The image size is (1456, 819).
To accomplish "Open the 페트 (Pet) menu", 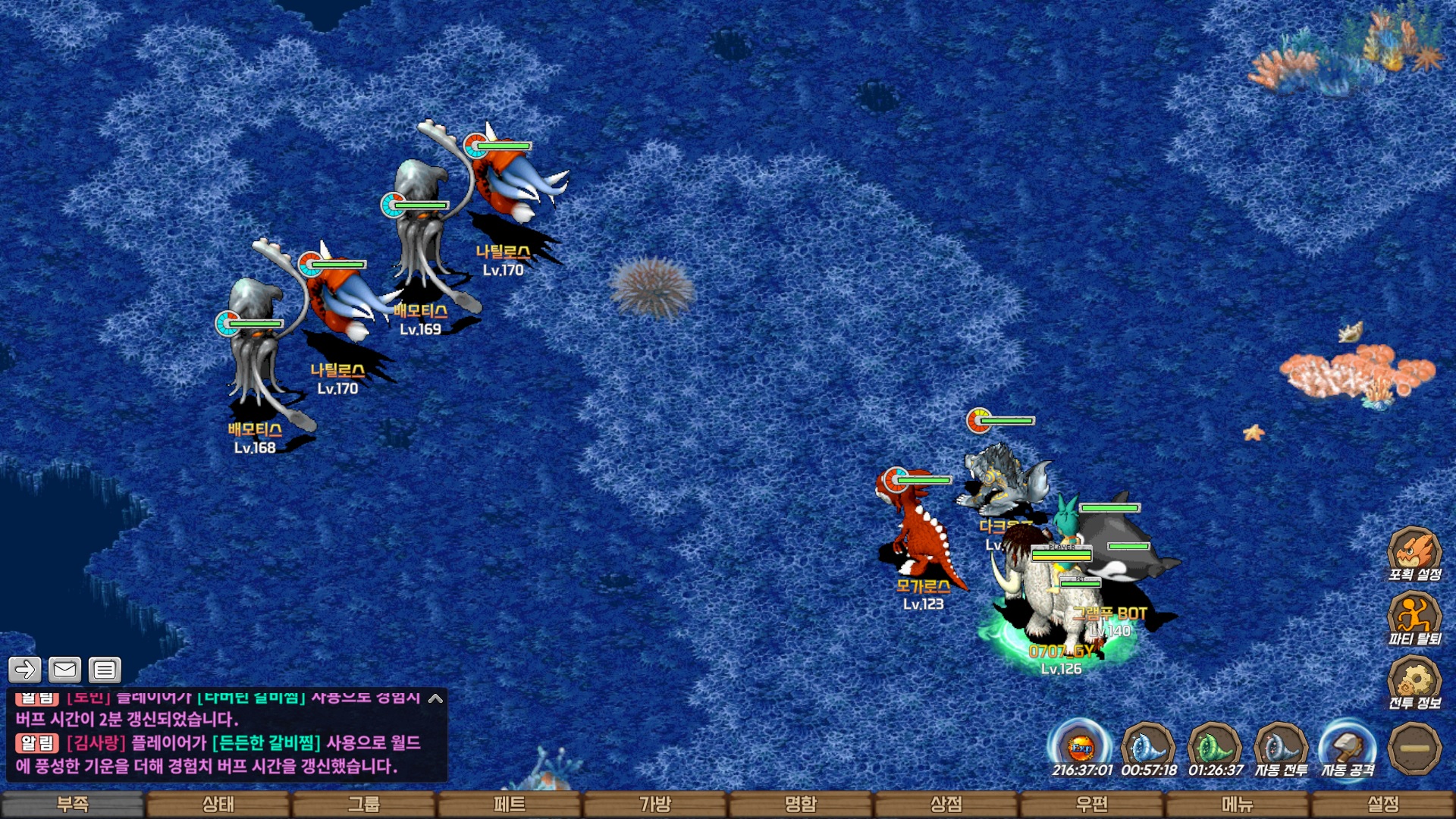I will pyautogui.click(x=510, y=804).
